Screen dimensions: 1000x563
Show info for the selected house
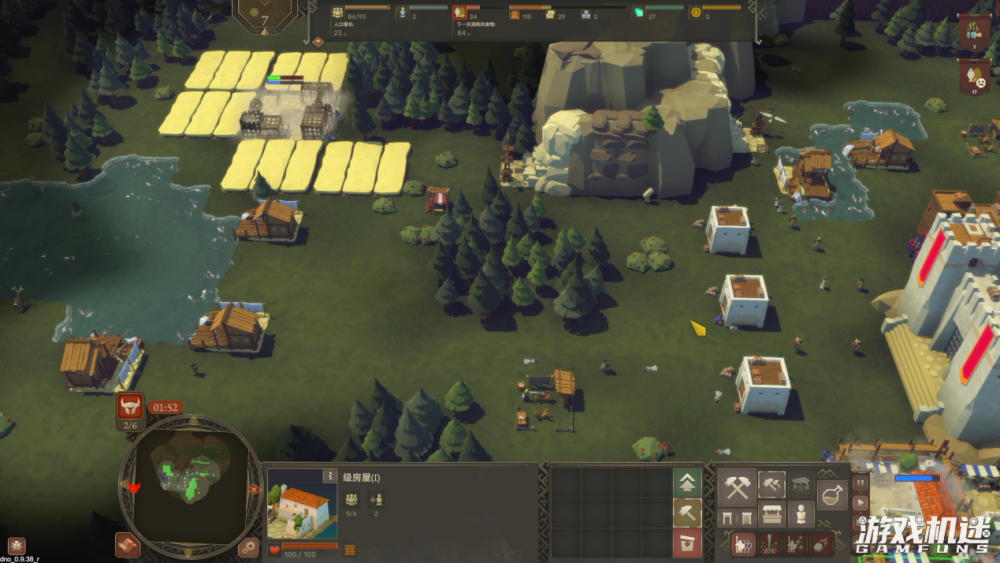[331, 476]
